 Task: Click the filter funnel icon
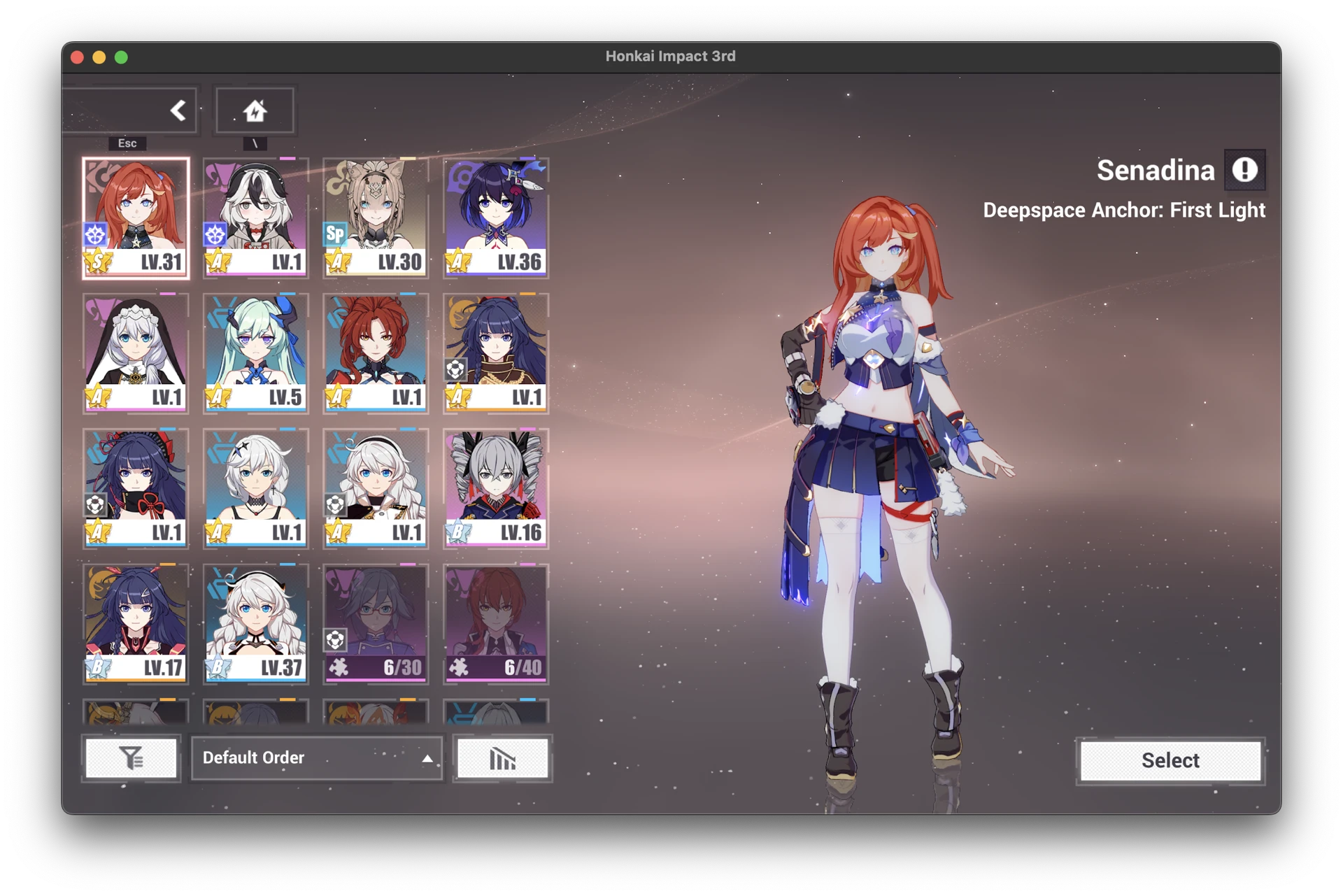point(131,758)
